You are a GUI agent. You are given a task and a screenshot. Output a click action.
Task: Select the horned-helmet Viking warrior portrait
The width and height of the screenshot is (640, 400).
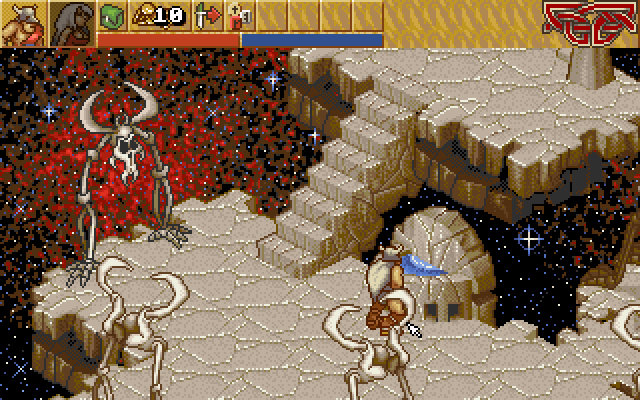click(x=24, y=23)
